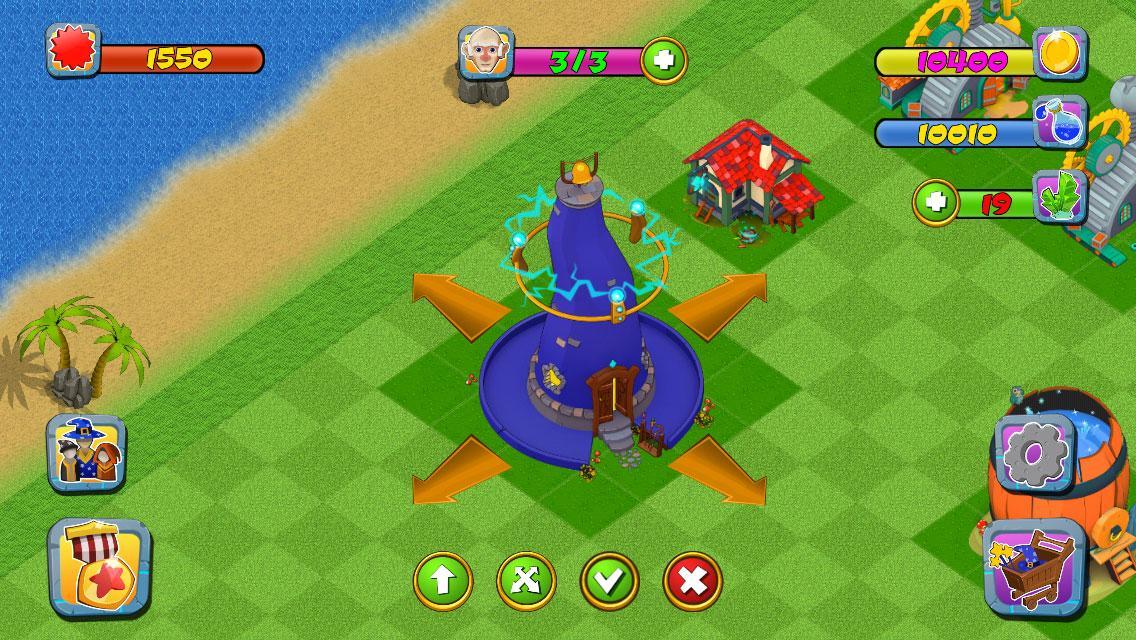The width and height of the screenshot is (1136, 640).
Task: Buy more green gems with plus button
Action: (x=936, y=204)
